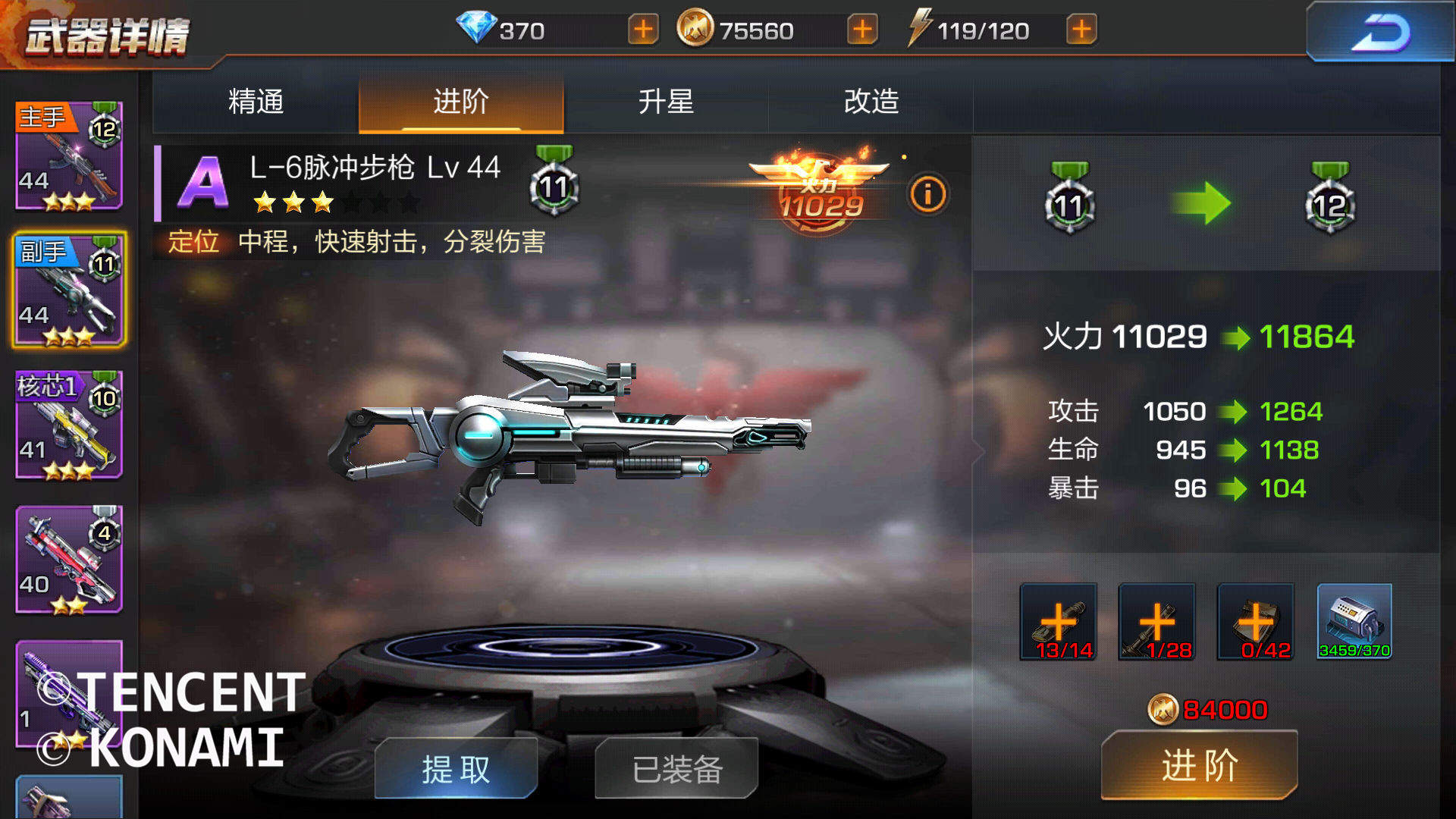This screenshot has width=1456, height=819.
Task: Open the 改造 tab
Action: pos(871,104)
